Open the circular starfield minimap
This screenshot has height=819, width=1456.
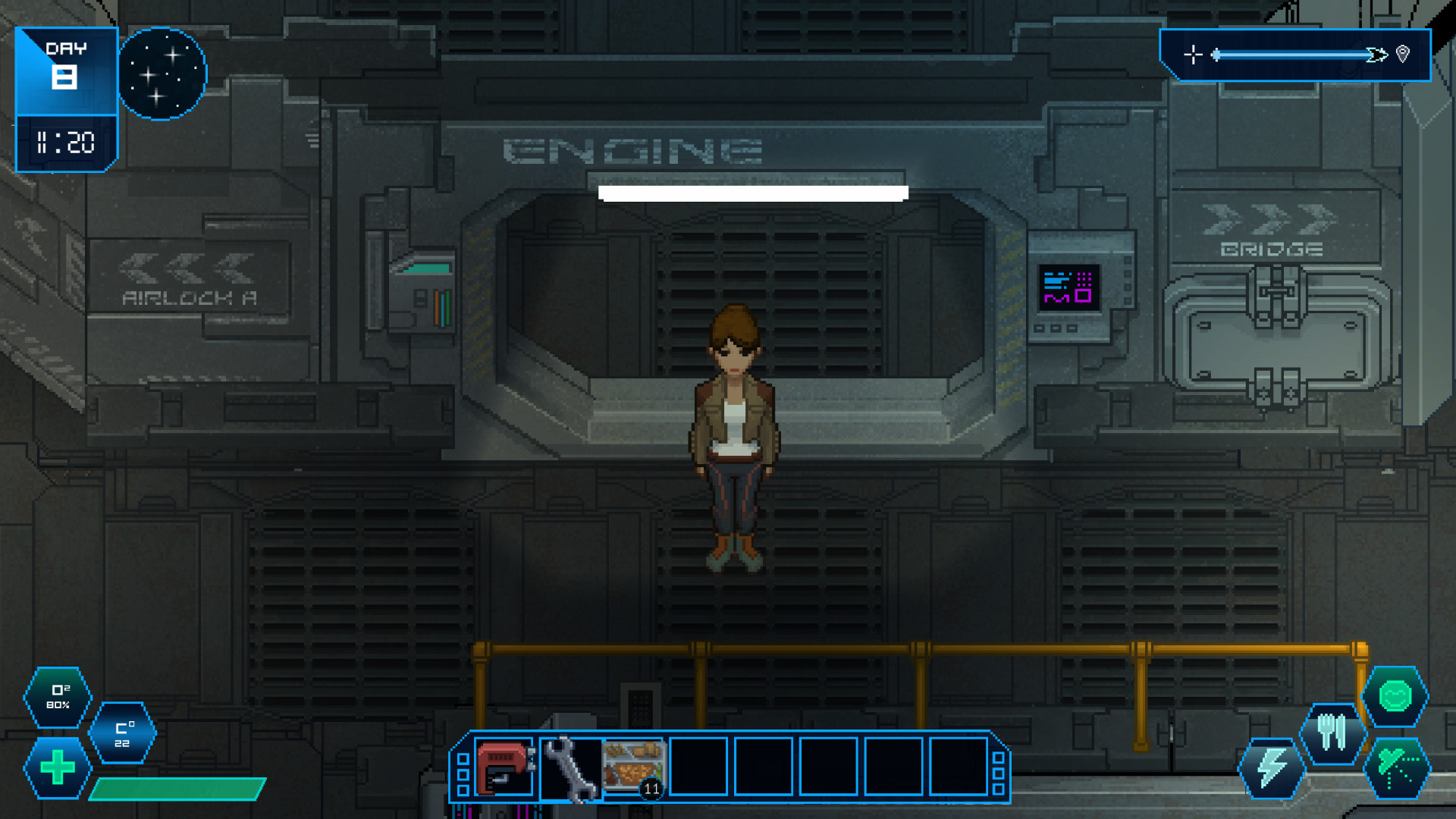pyautogui.click(x=164, y=72)
